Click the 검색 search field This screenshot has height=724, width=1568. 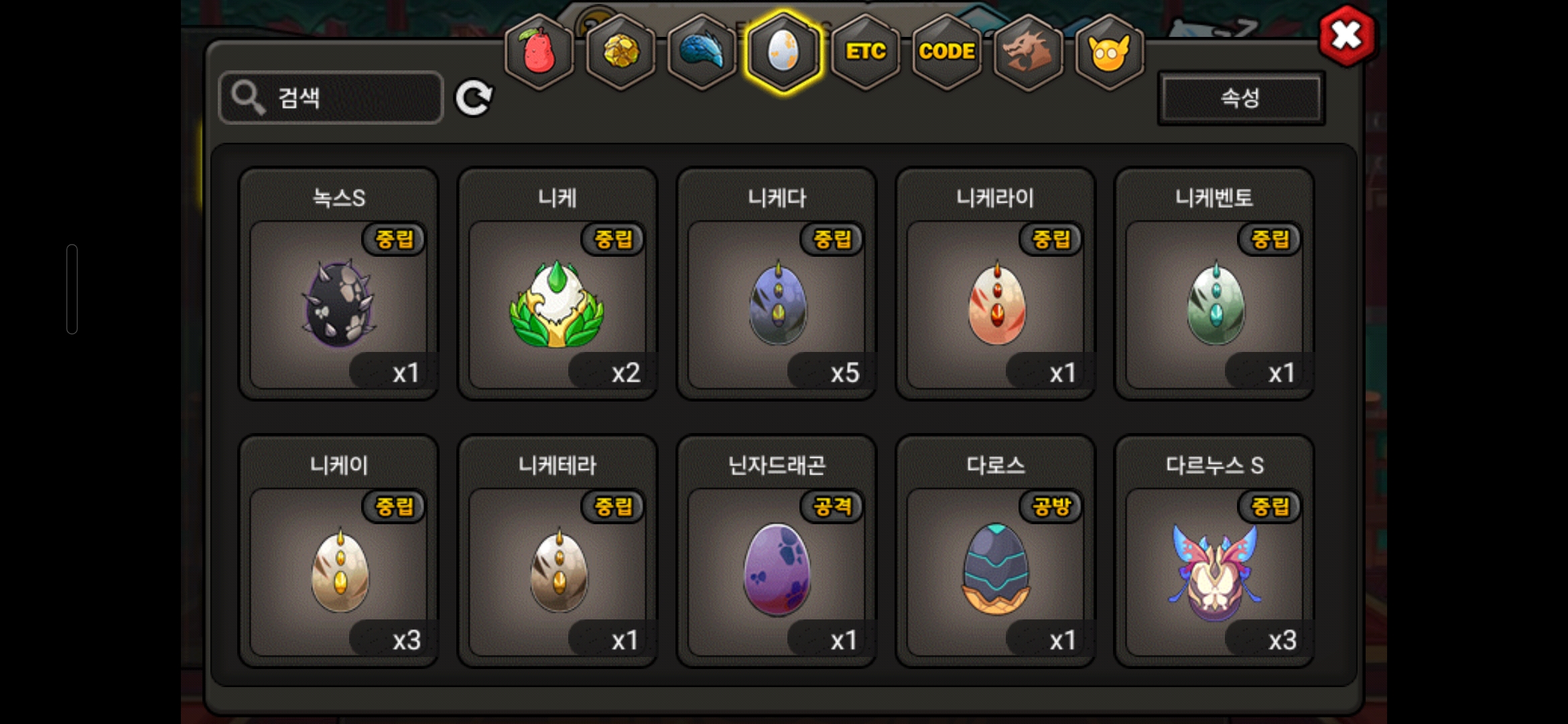(x=331, y=98)
